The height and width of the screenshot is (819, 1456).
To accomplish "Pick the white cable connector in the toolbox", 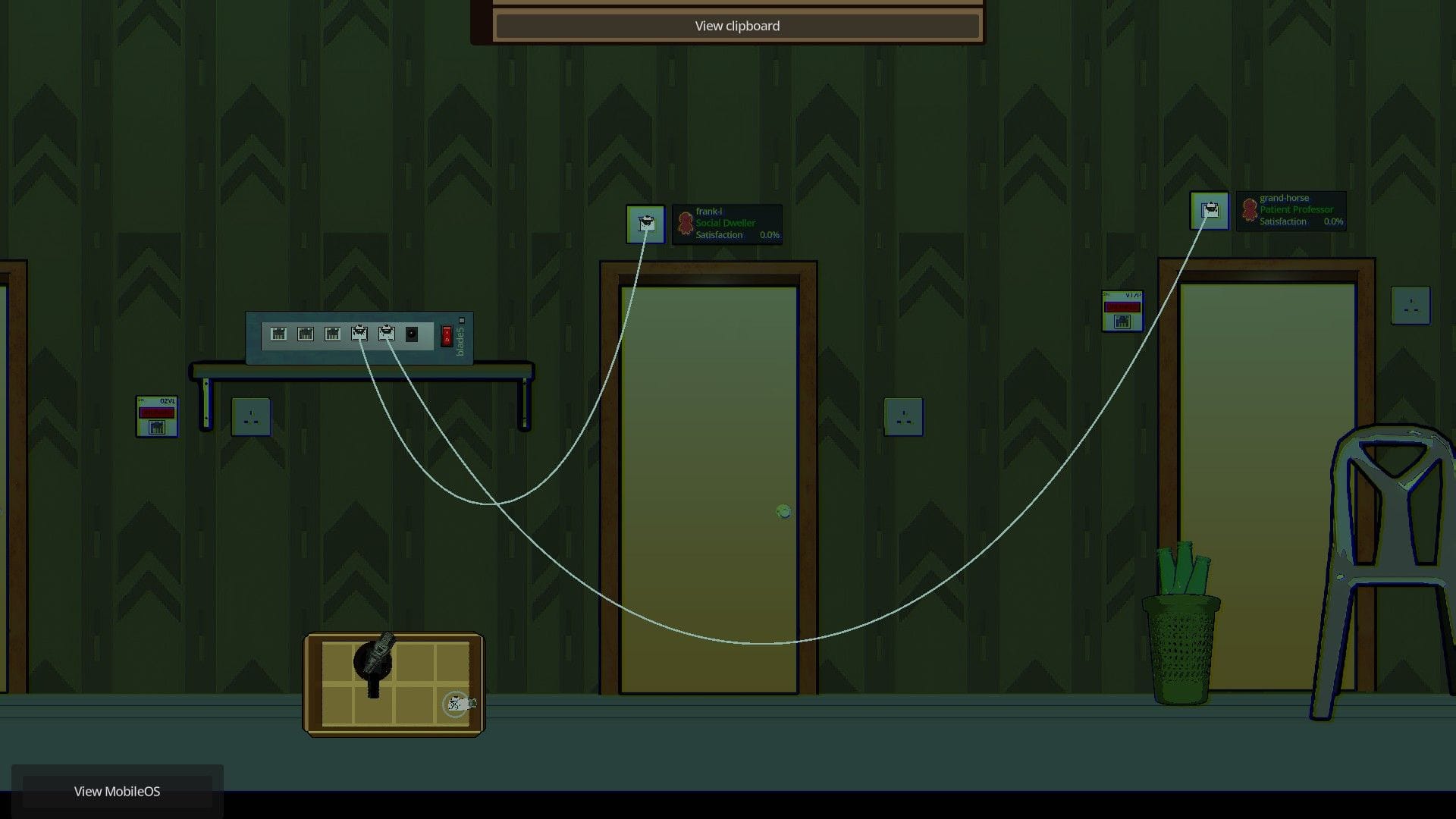I will (458, 704).
